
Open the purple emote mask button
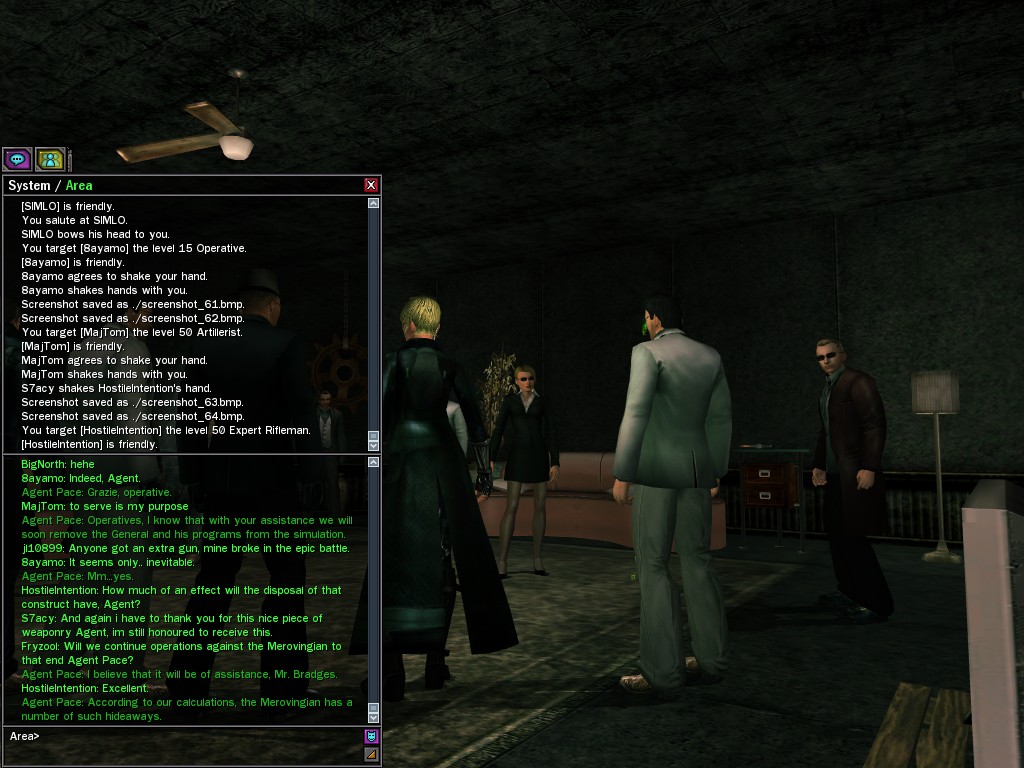[x=371, y=737]
